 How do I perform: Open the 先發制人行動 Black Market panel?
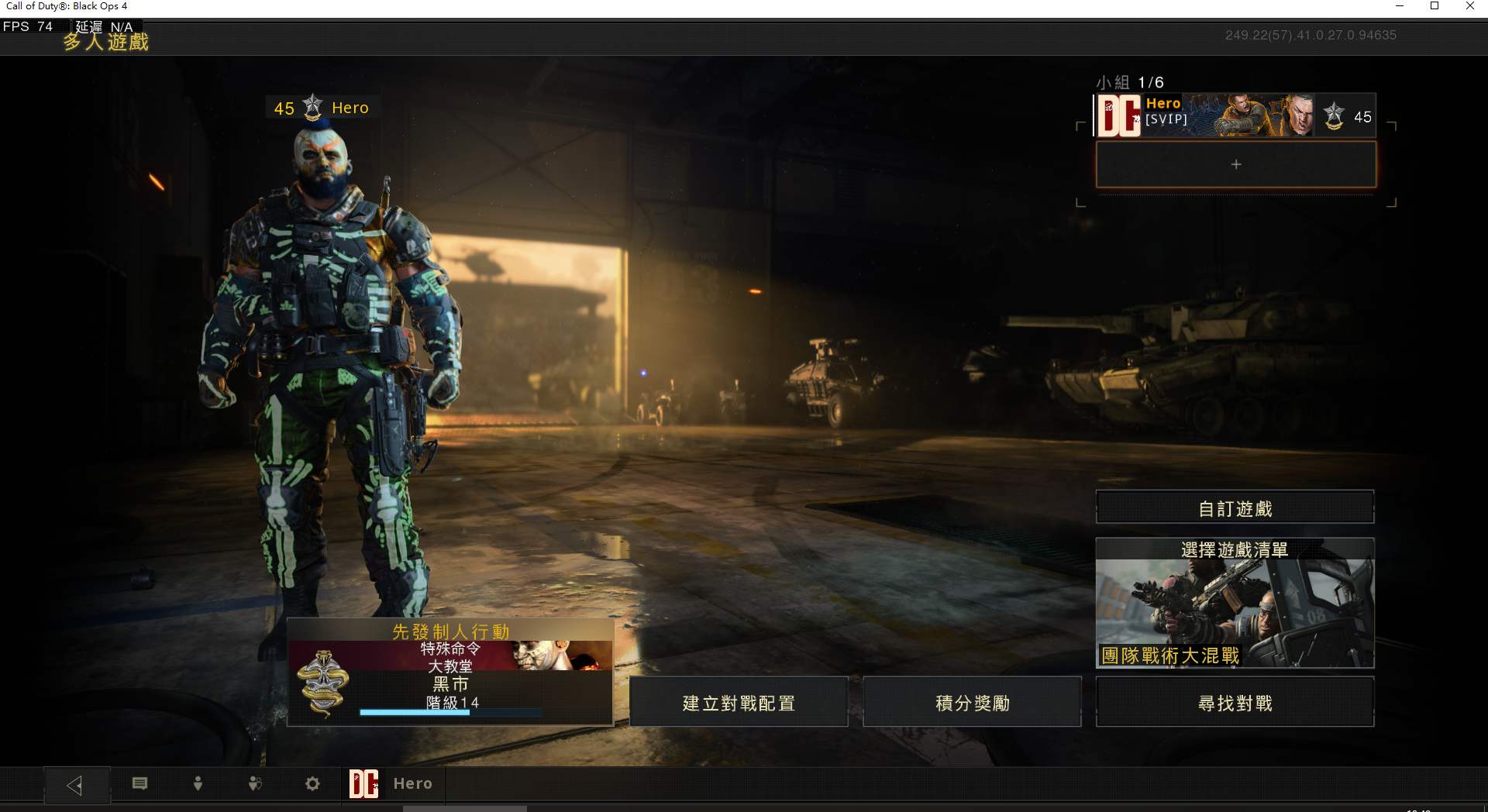pyautogui.click(x=450, y=672)
